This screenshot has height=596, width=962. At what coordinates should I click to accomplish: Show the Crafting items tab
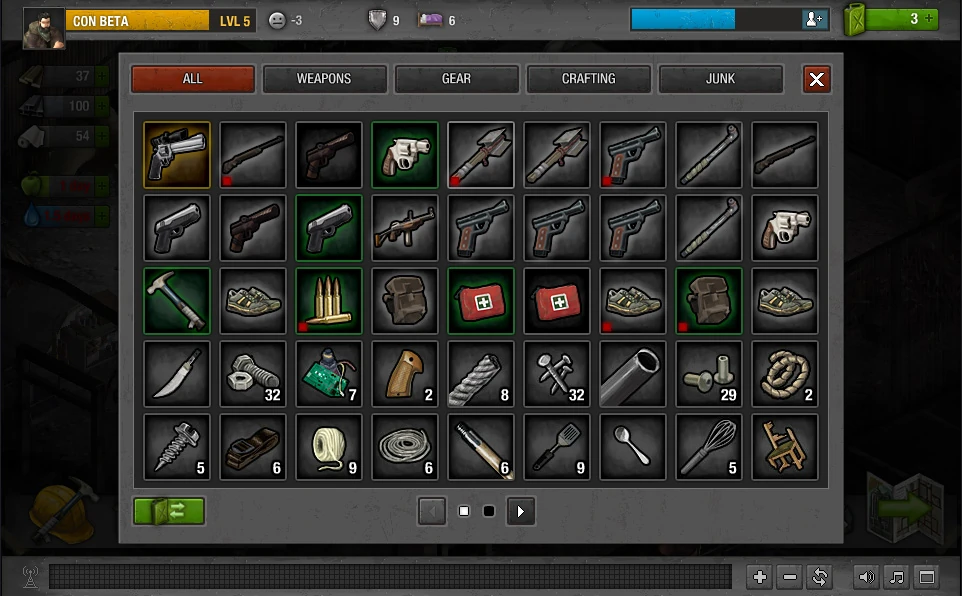click(x=588, y=79)
